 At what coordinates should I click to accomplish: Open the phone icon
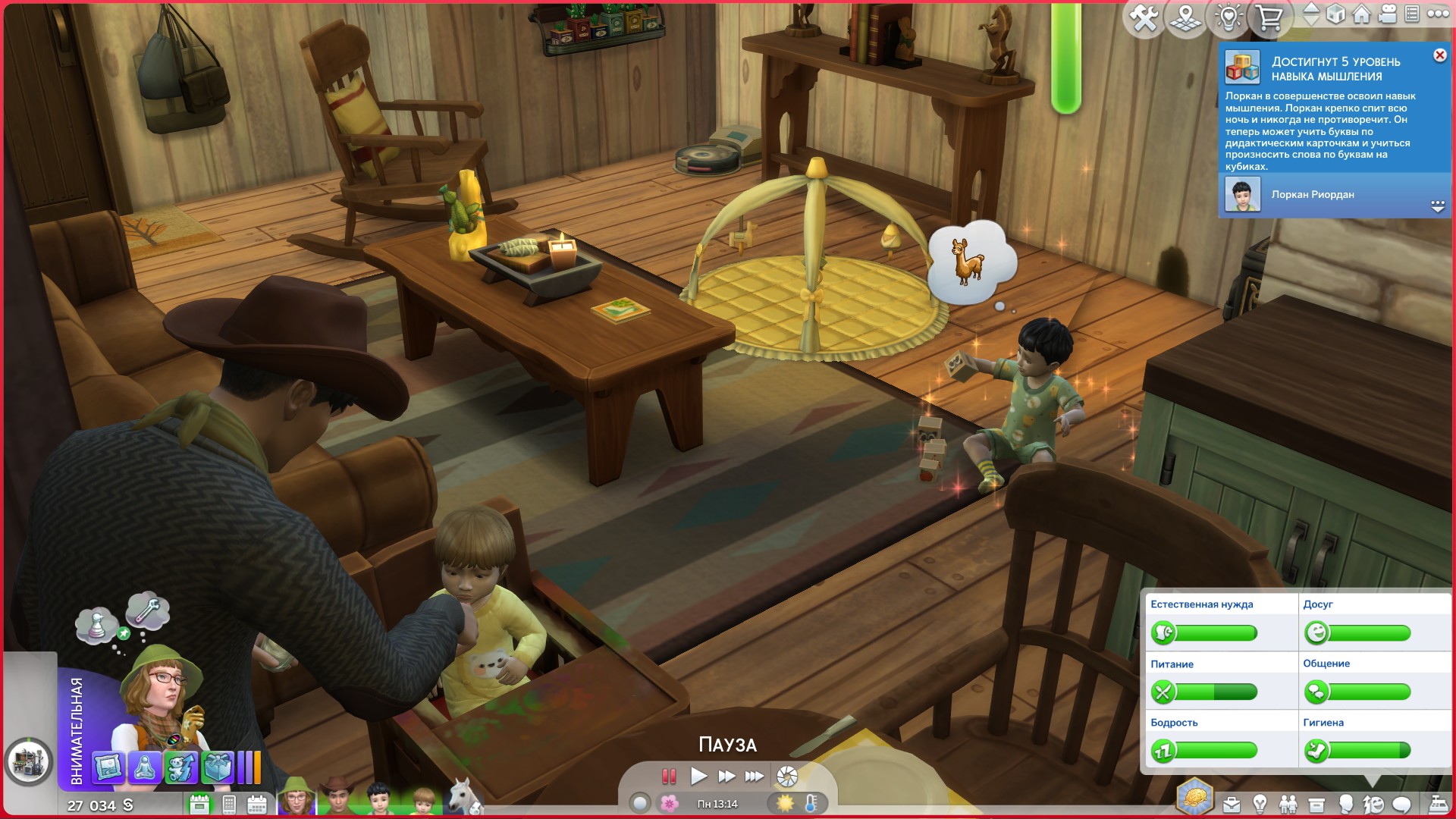229,805
